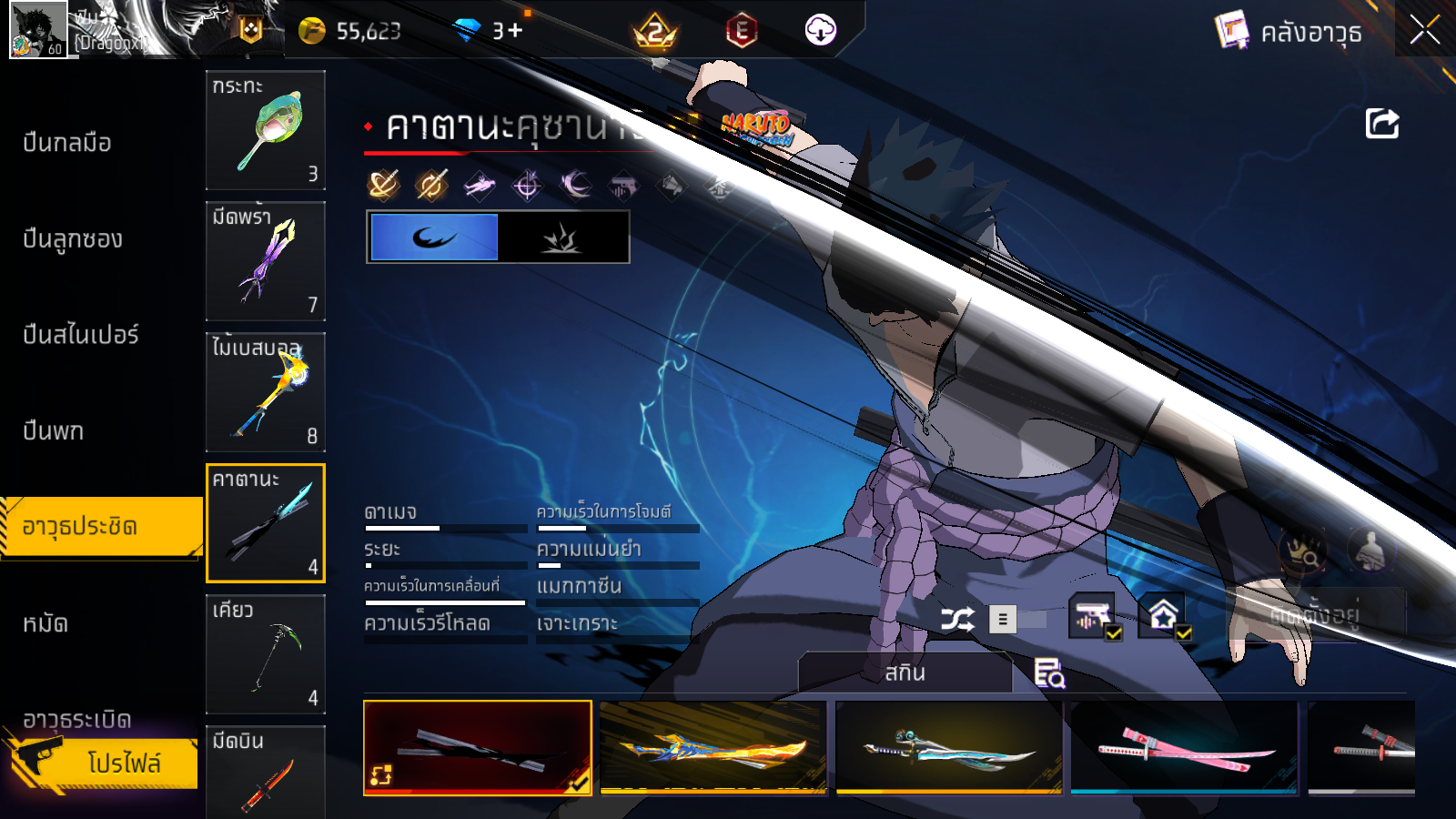Select the เคียว scythe weapon slot

(265, 653)
